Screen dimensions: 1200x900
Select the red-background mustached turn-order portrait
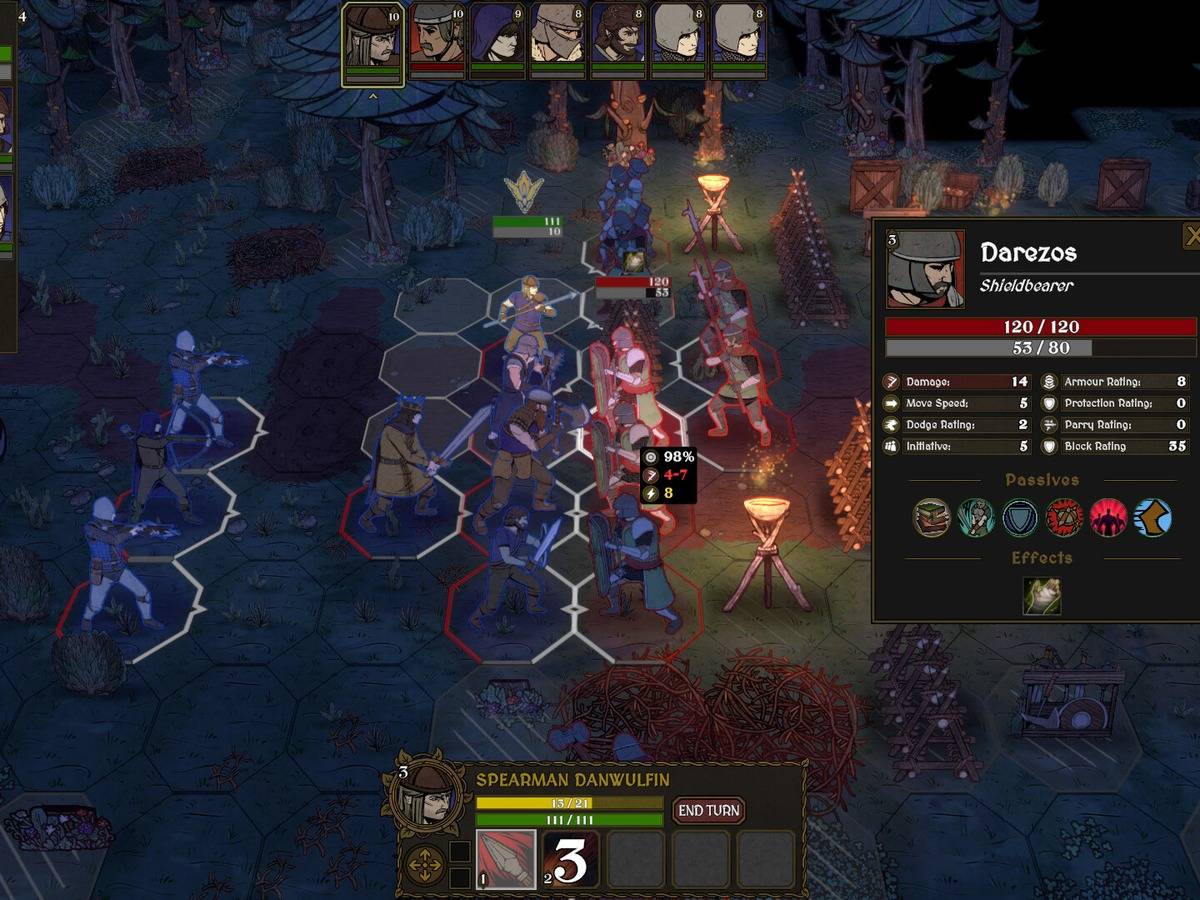point(437,39)
